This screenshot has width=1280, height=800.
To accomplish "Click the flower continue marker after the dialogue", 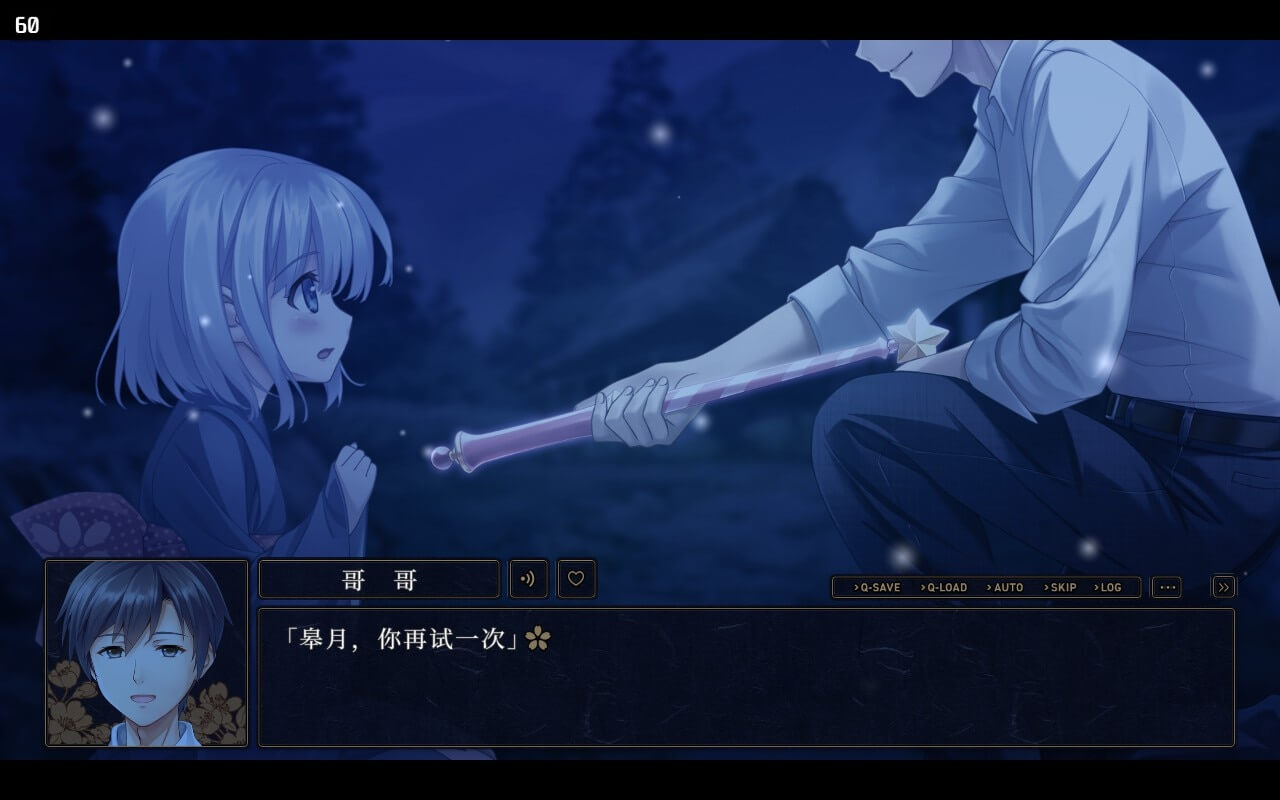I will click(x=537, y=636).
